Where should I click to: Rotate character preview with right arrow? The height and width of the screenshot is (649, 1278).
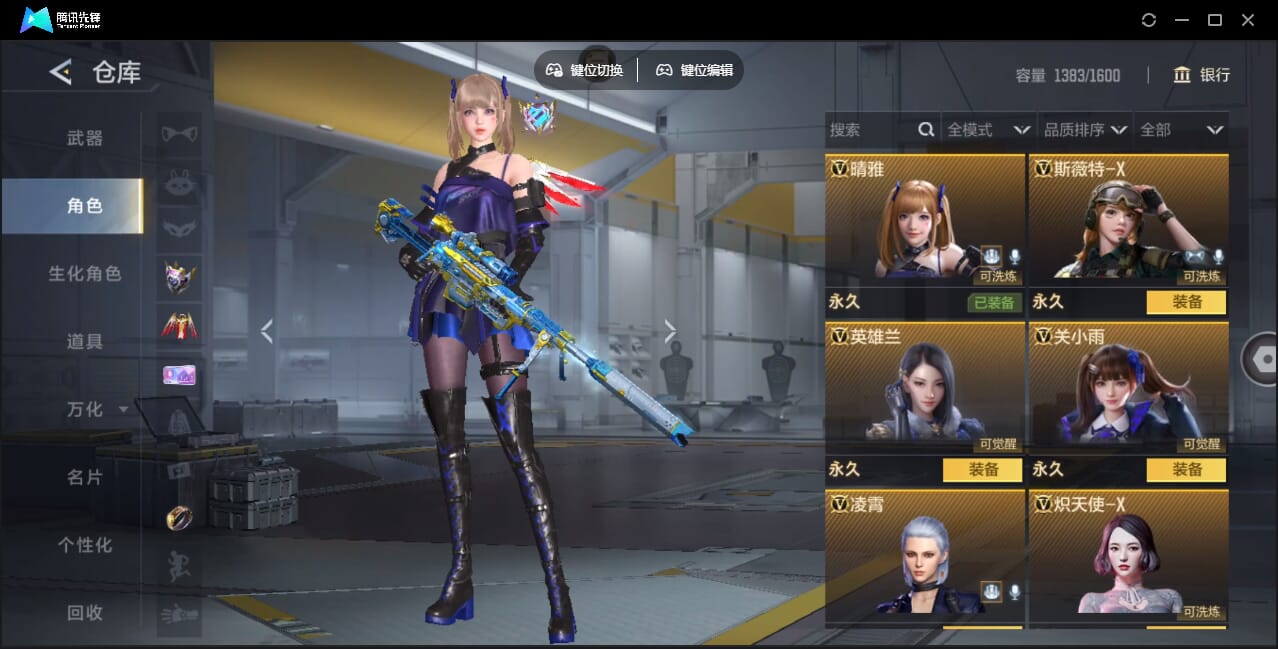670,331
